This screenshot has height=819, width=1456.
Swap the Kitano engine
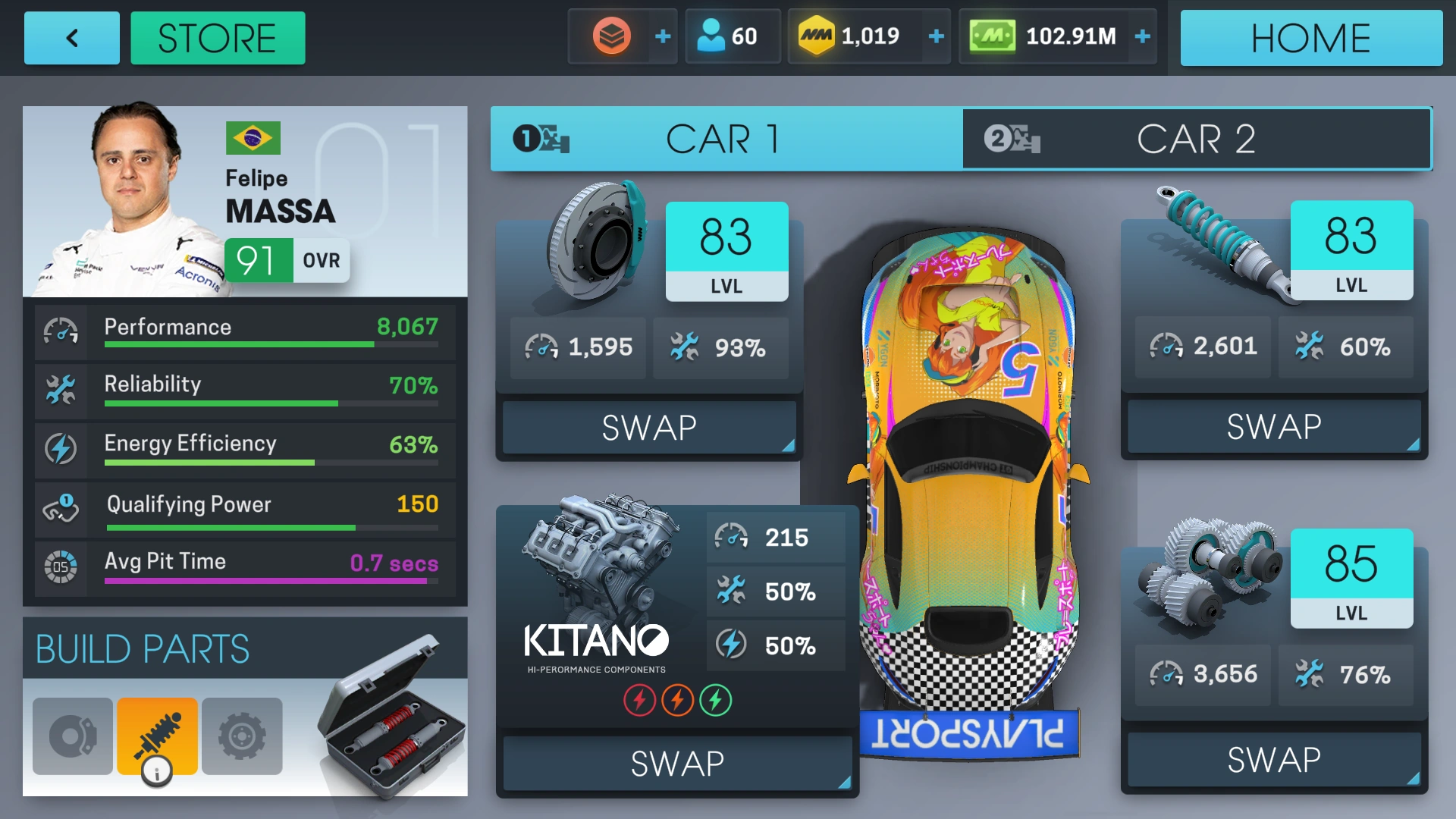pos(677,763)
